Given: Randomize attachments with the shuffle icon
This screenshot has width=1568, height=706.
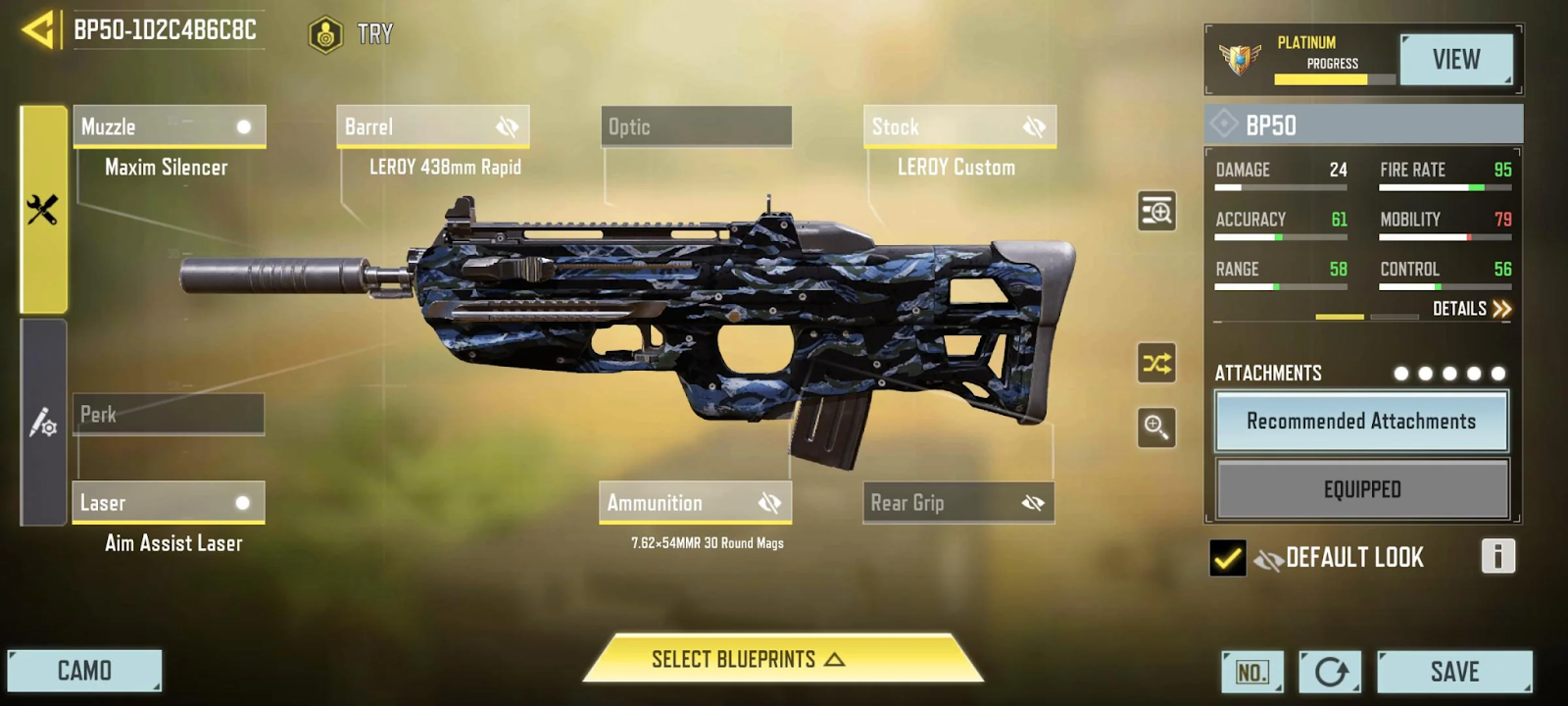Looking at the screenshot, I should click(1156, 364).
